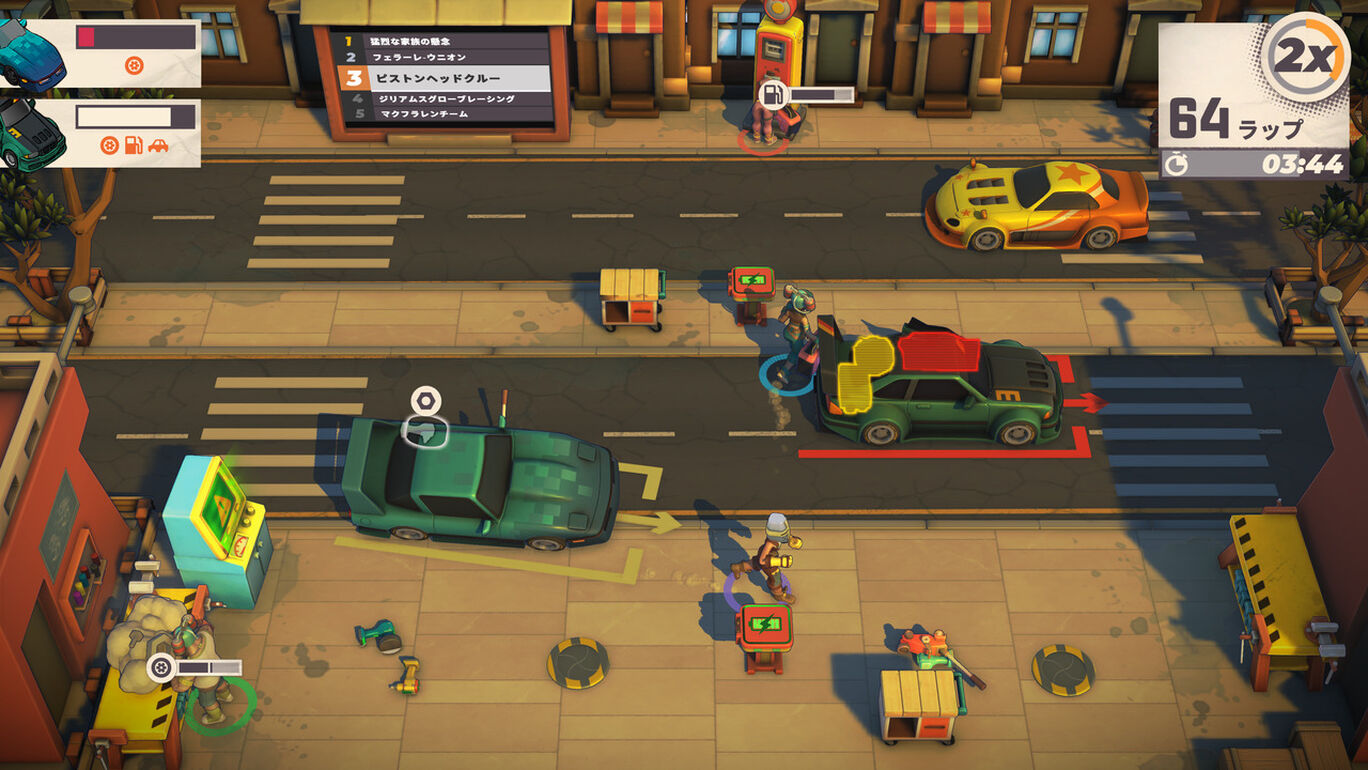Select the highlighted ピストンヘッドクルー row
The image size is (1368, 770).
tap(445, 77)
